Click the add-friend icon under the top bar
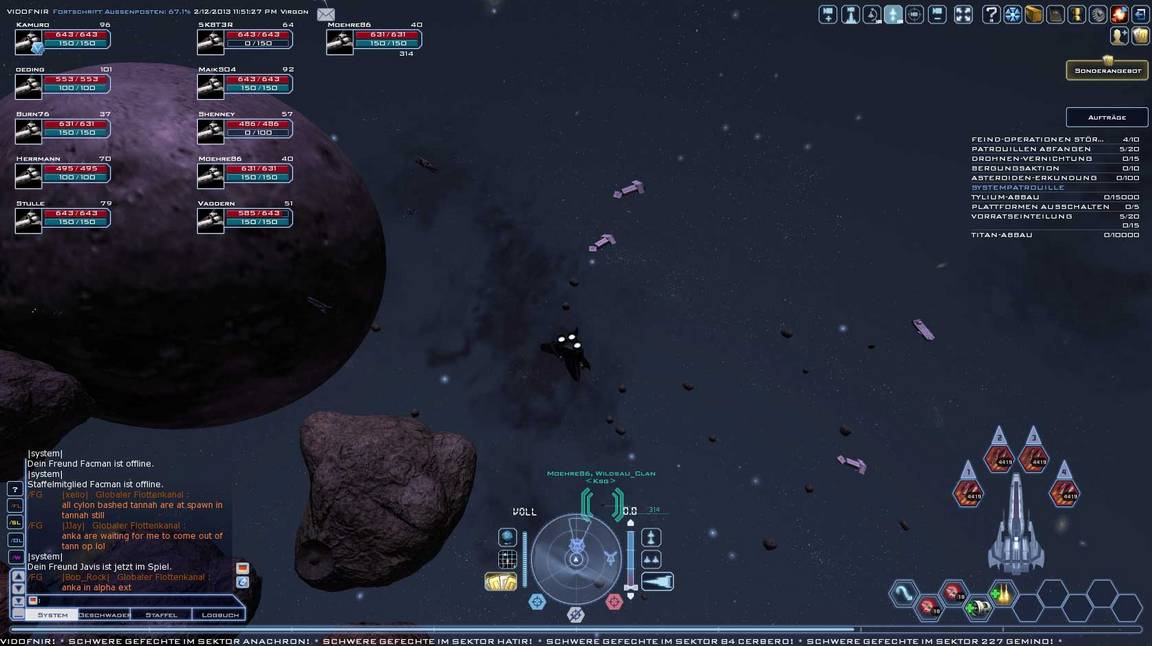 click(1118, 36)
